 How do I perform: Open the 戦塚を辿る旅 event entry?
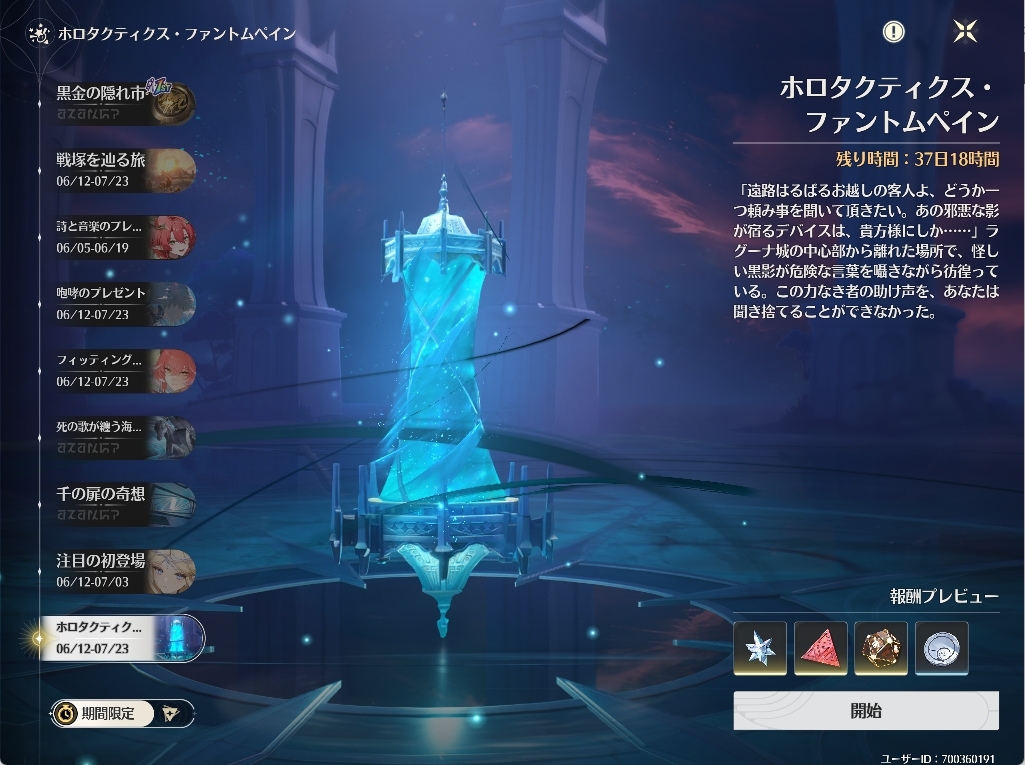click(124, 170)
